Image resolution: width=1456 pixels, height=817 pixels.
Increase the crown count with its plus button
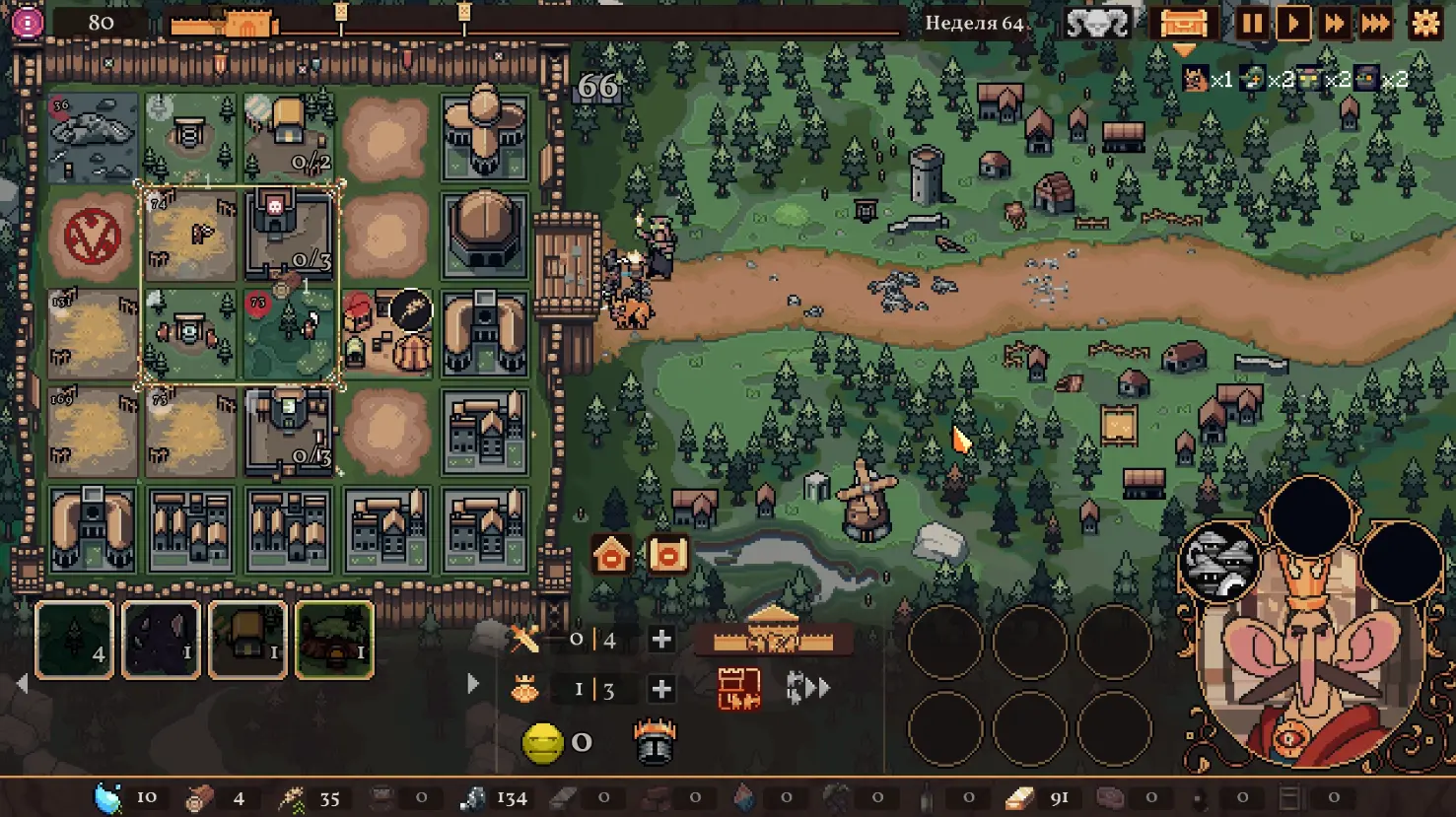tap(661, 689)
